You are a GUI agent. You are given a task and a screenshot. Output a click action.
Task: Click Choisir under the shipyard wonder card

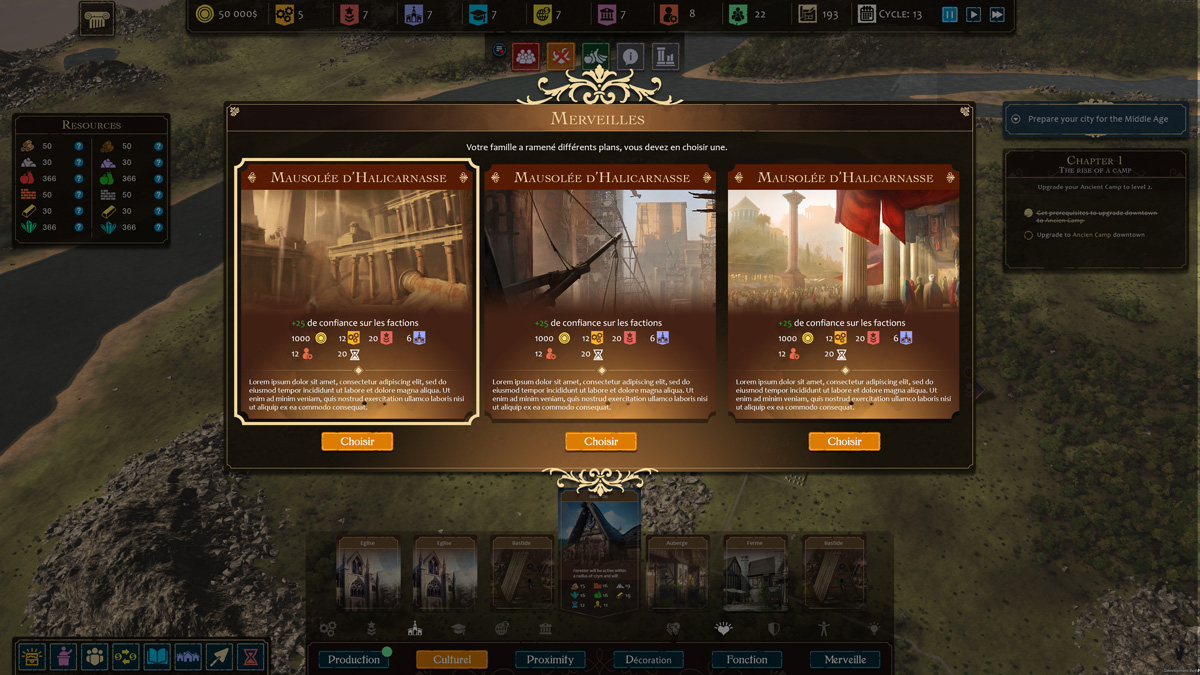[601, 441]
